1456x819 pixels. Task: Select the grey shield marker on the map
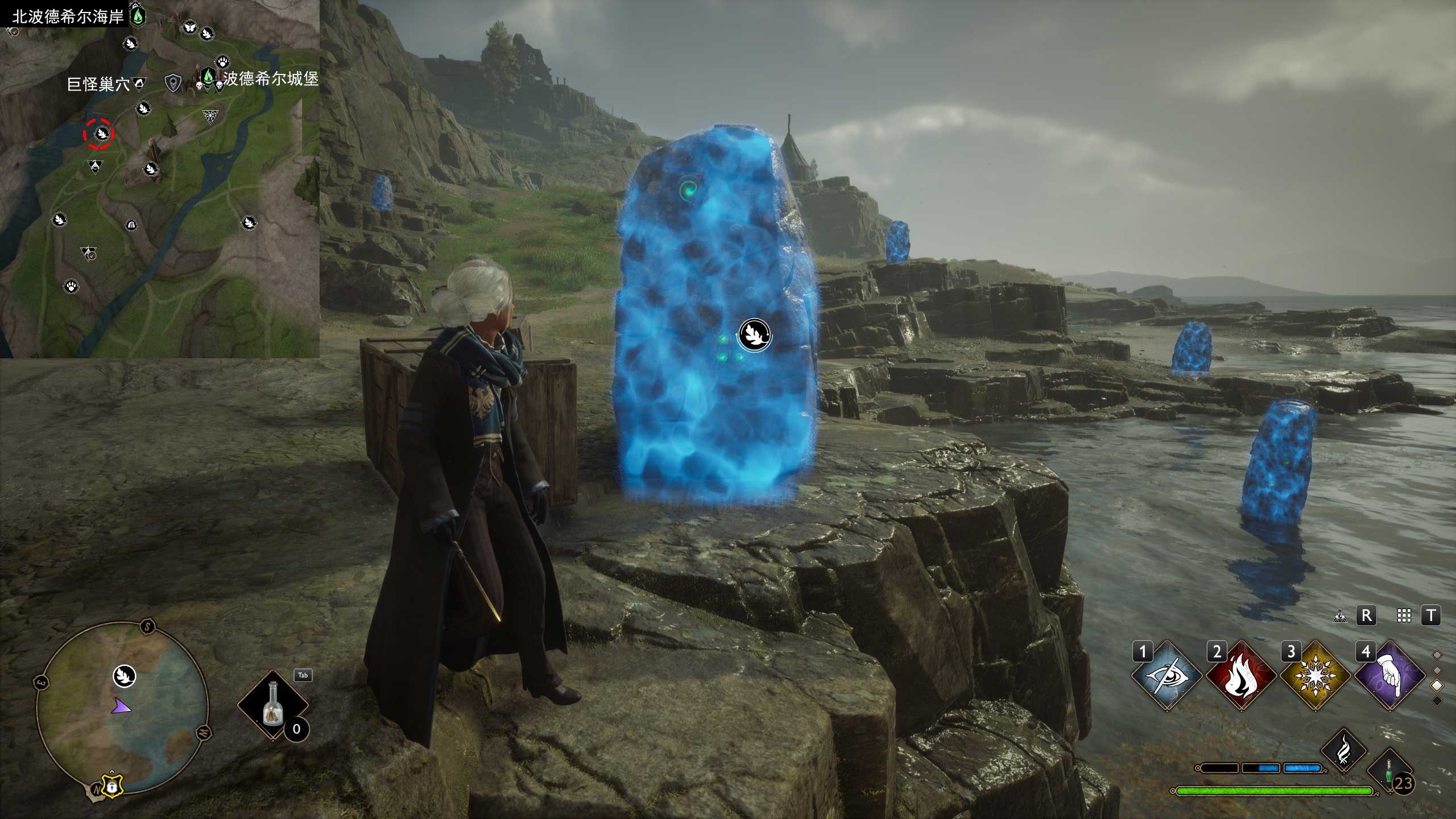coord(172,84)
